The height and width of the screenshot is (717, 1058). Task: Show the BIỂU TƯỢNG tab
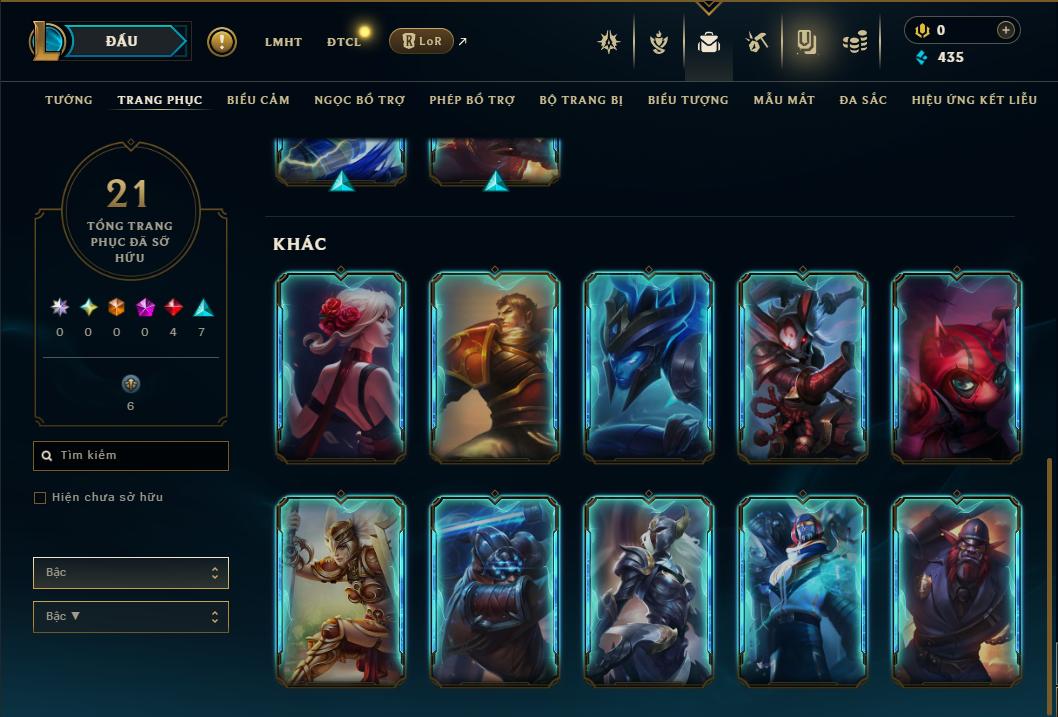(688, 100)
